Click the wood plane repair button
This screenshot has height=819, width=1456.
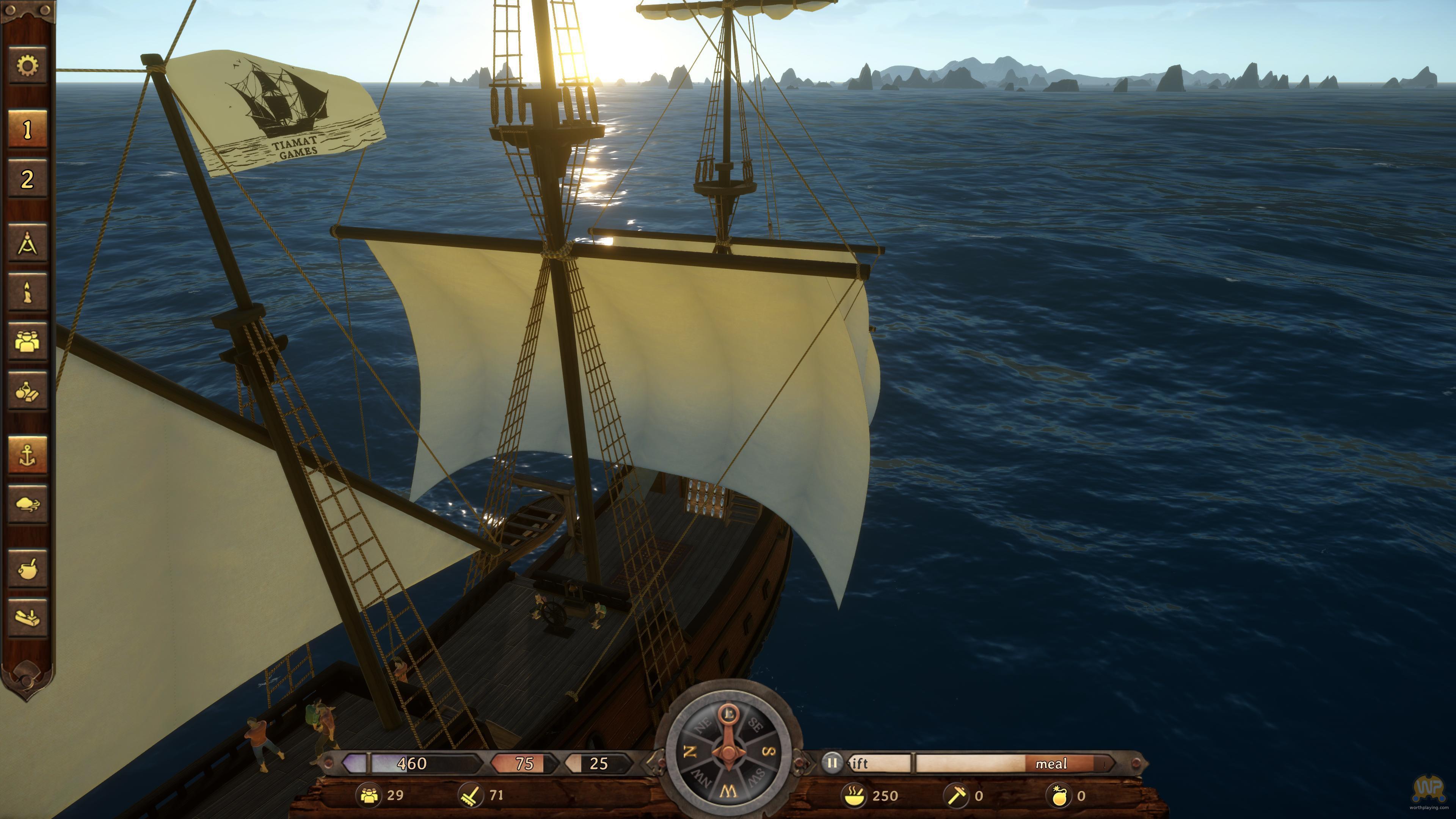27,618
